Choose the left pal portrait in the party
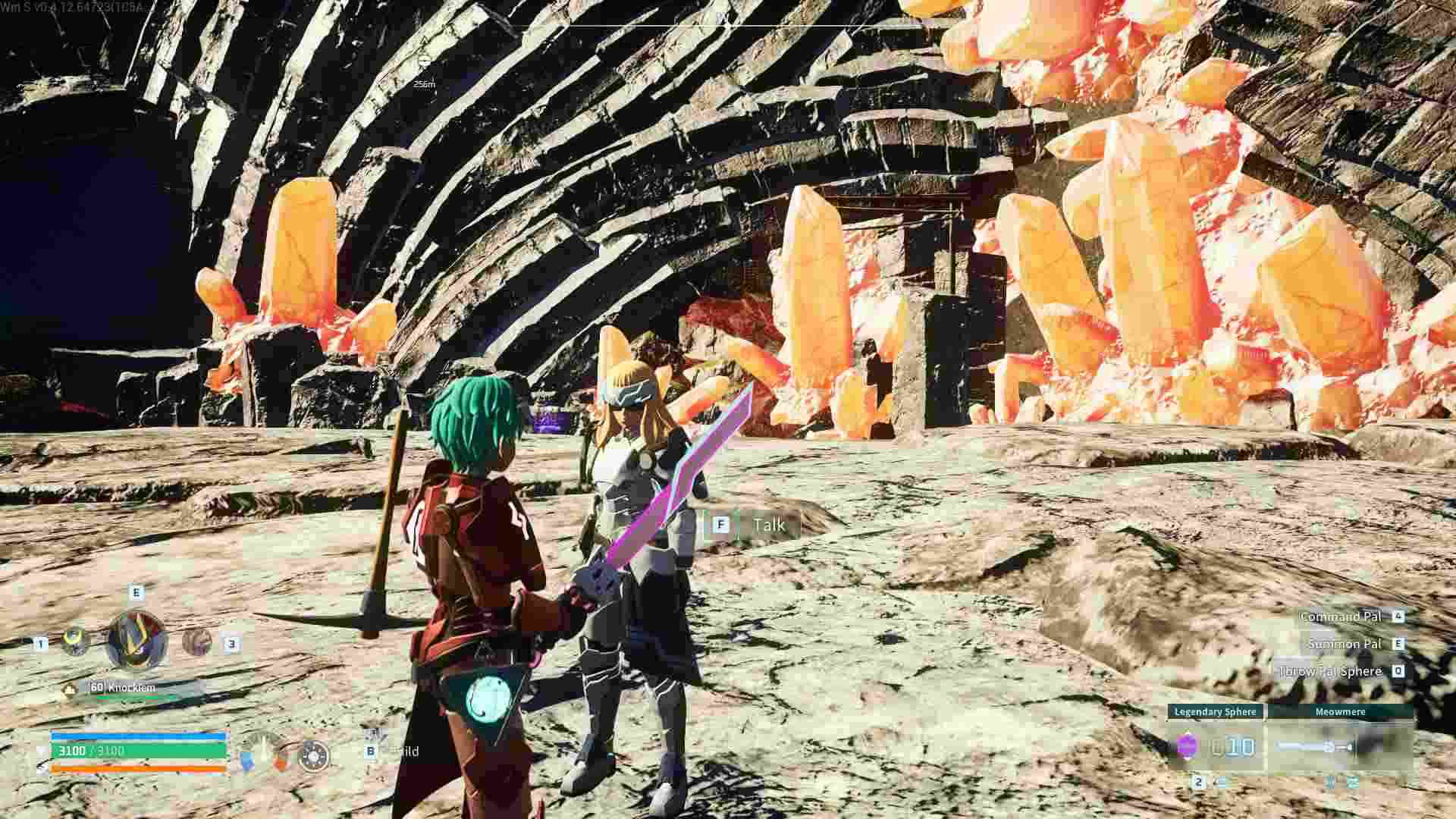The image size is (1456, 819). (x=75, y=642)
